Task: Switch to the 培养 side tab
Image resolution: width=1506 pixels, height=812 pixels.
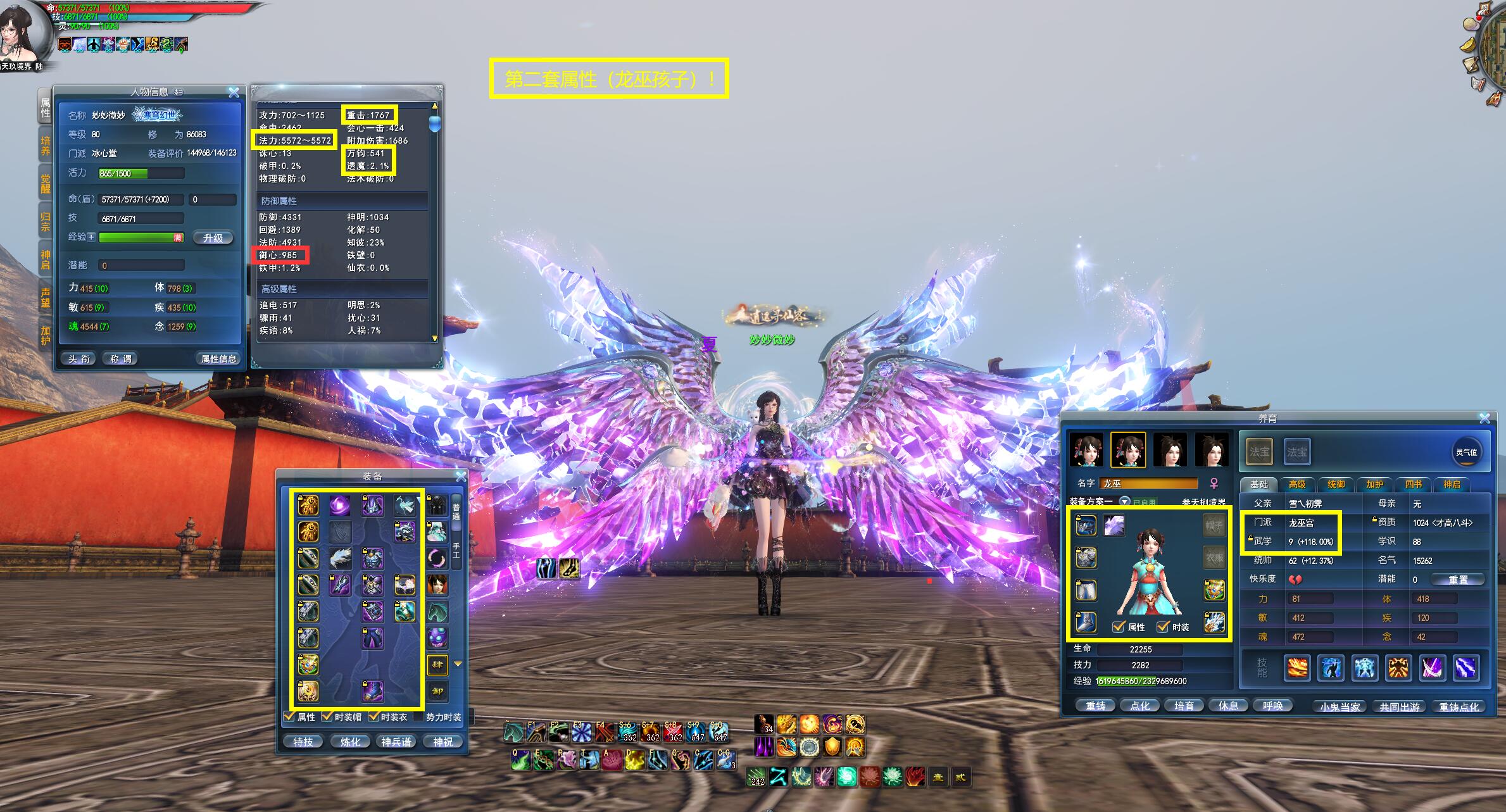Action: click(46, 146)
